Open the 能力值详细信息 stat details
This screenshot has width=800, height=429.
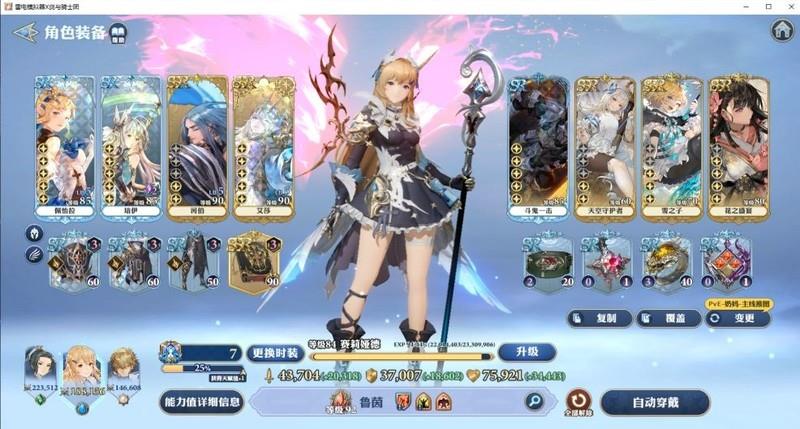tap(200, 402)
